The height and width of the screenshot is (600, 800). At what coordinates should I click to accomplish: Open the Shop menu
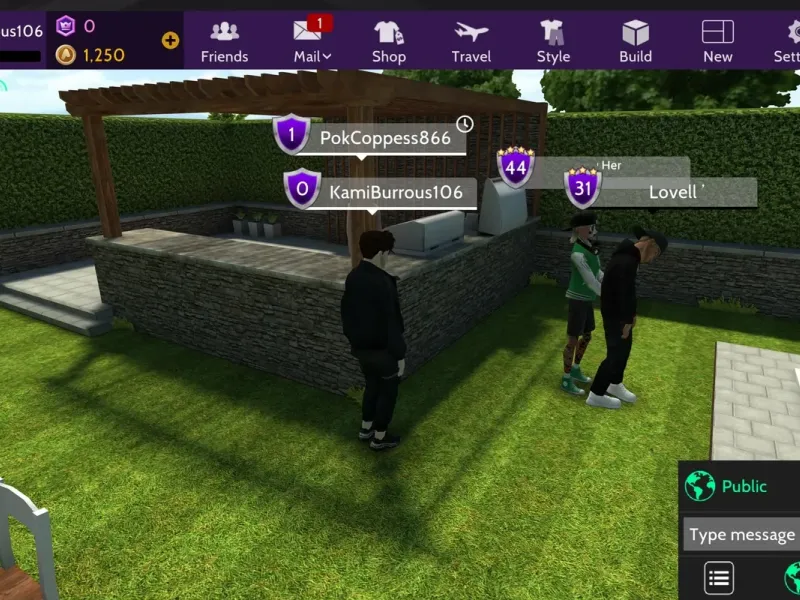pyautogui.click(x=389, y=40)
